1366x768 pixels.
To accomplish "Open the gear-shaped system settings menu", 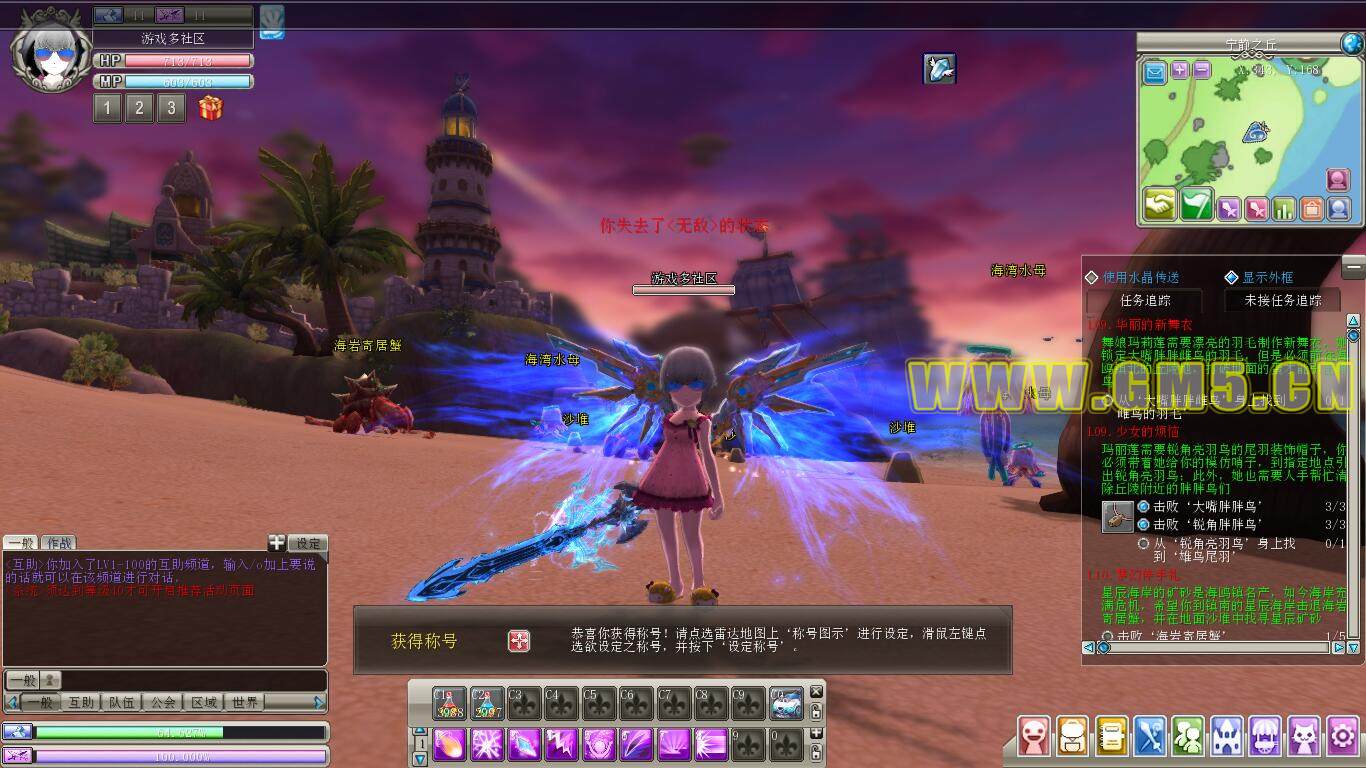I will pyautogui.click(x=1342, y=737).
